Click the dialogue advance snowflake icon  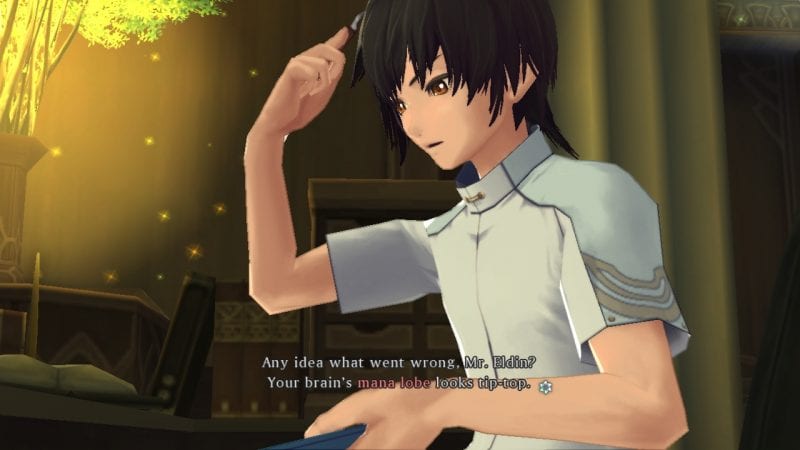tap(544, 385)
